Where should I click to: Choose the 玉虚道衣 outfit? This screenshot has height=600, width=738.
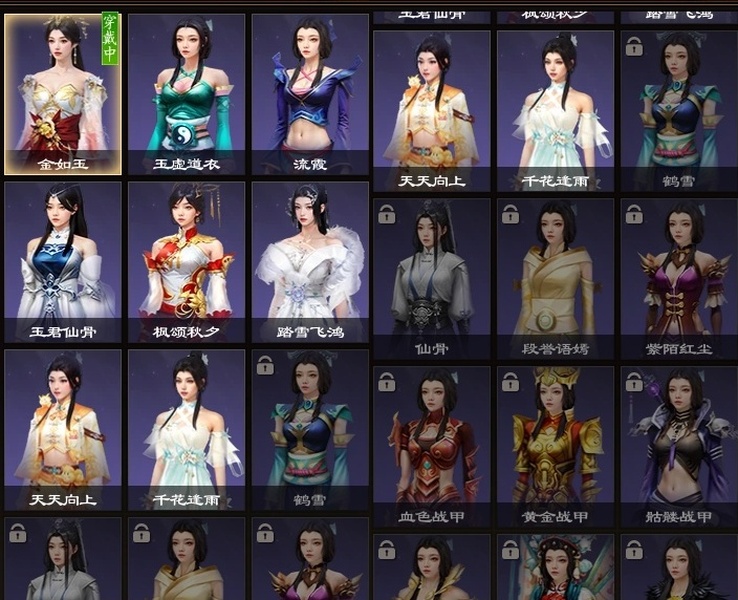point(186,95)
